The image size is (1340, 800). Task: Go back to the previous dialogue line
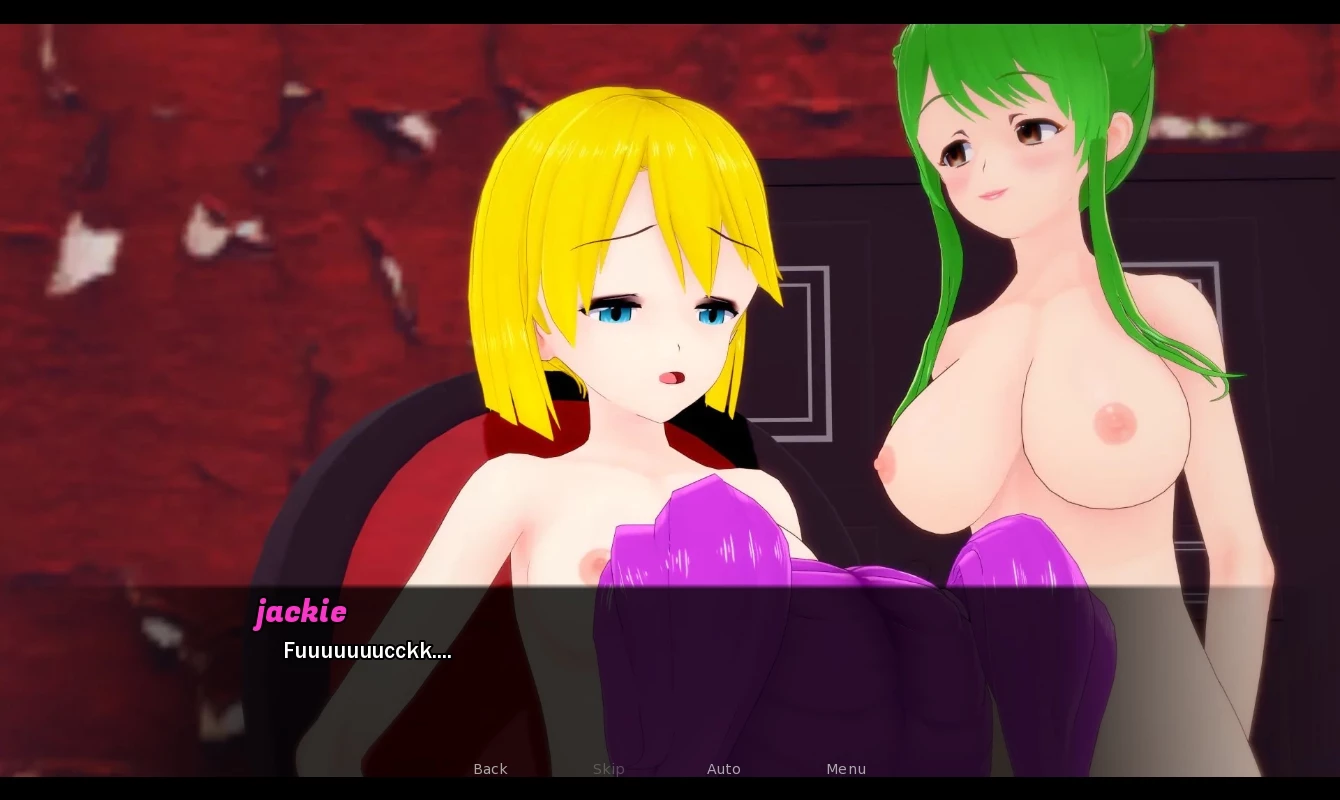(x=490, y=769)
